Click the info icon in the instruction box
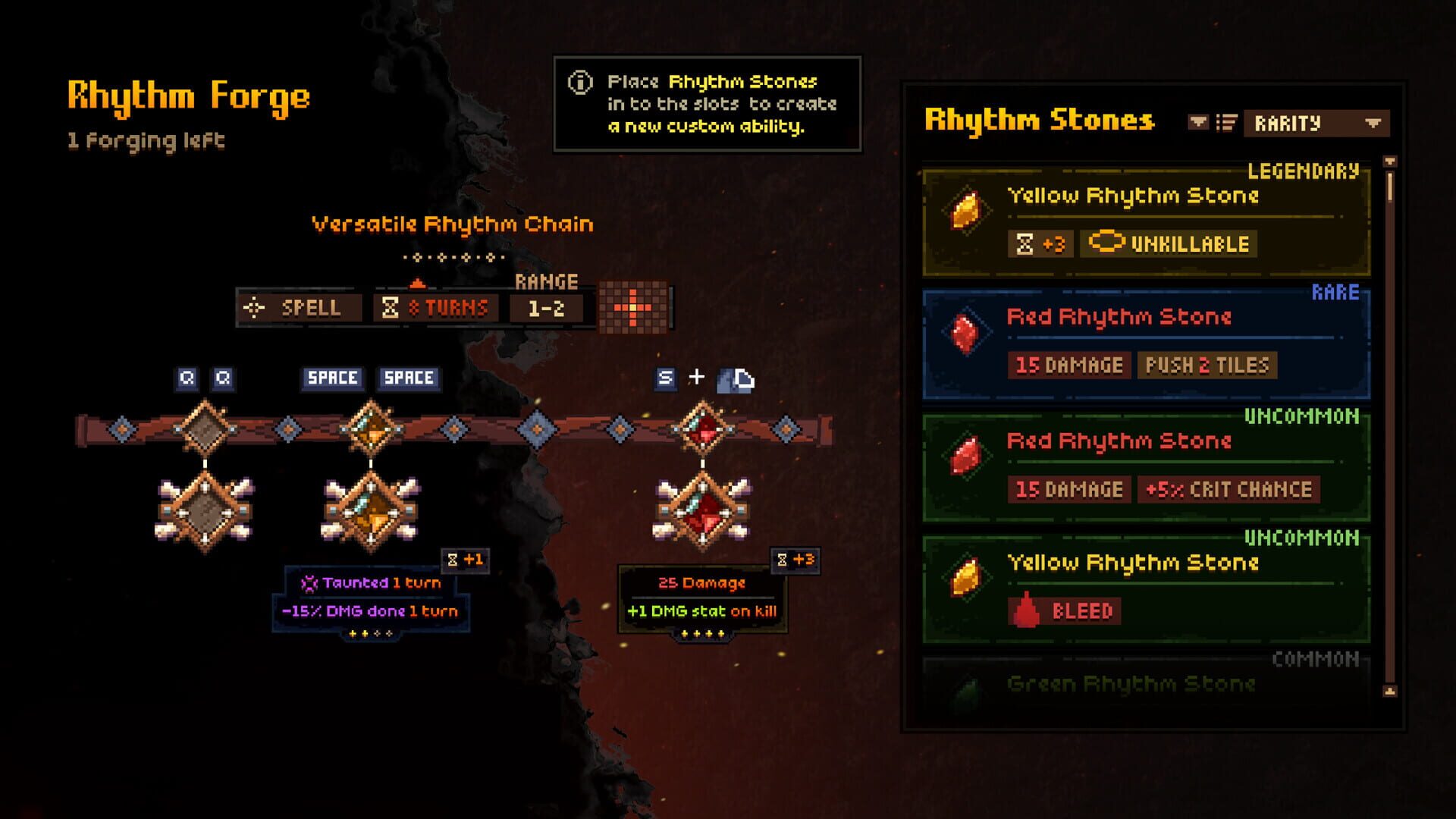 click(579, 81)
